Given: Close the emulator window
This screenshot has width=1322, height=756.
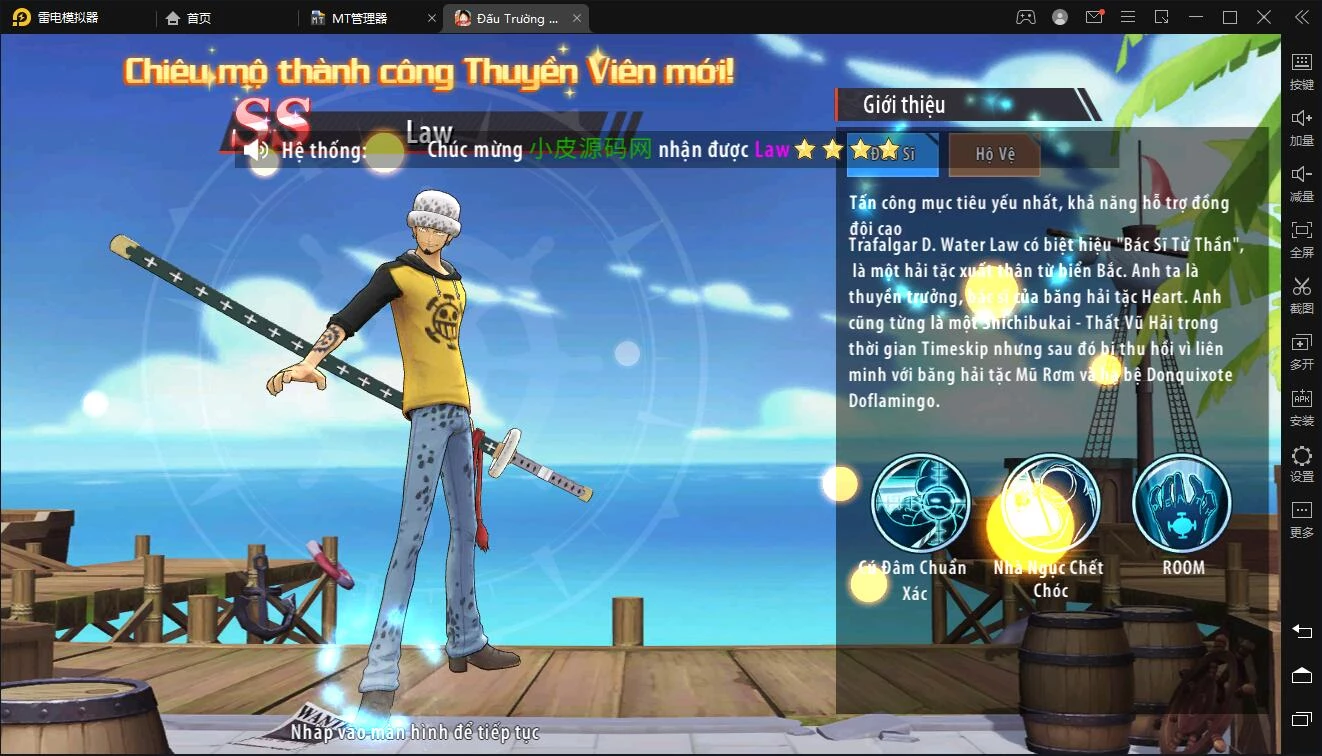Looking at the screenshot, I should click(x=1265, y=18).
